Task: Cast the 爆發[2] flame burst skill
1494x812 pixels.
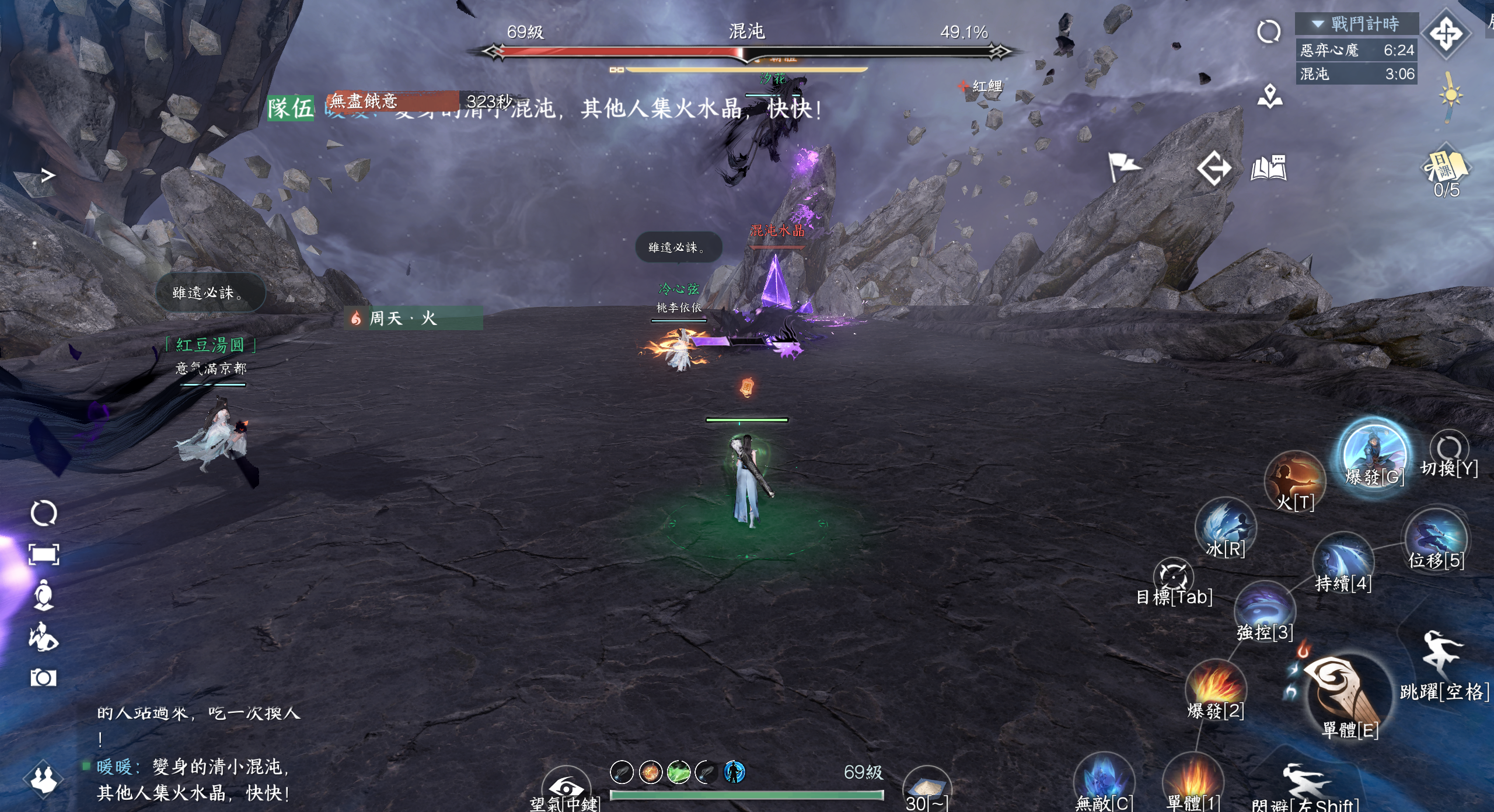Action: 1216,688
